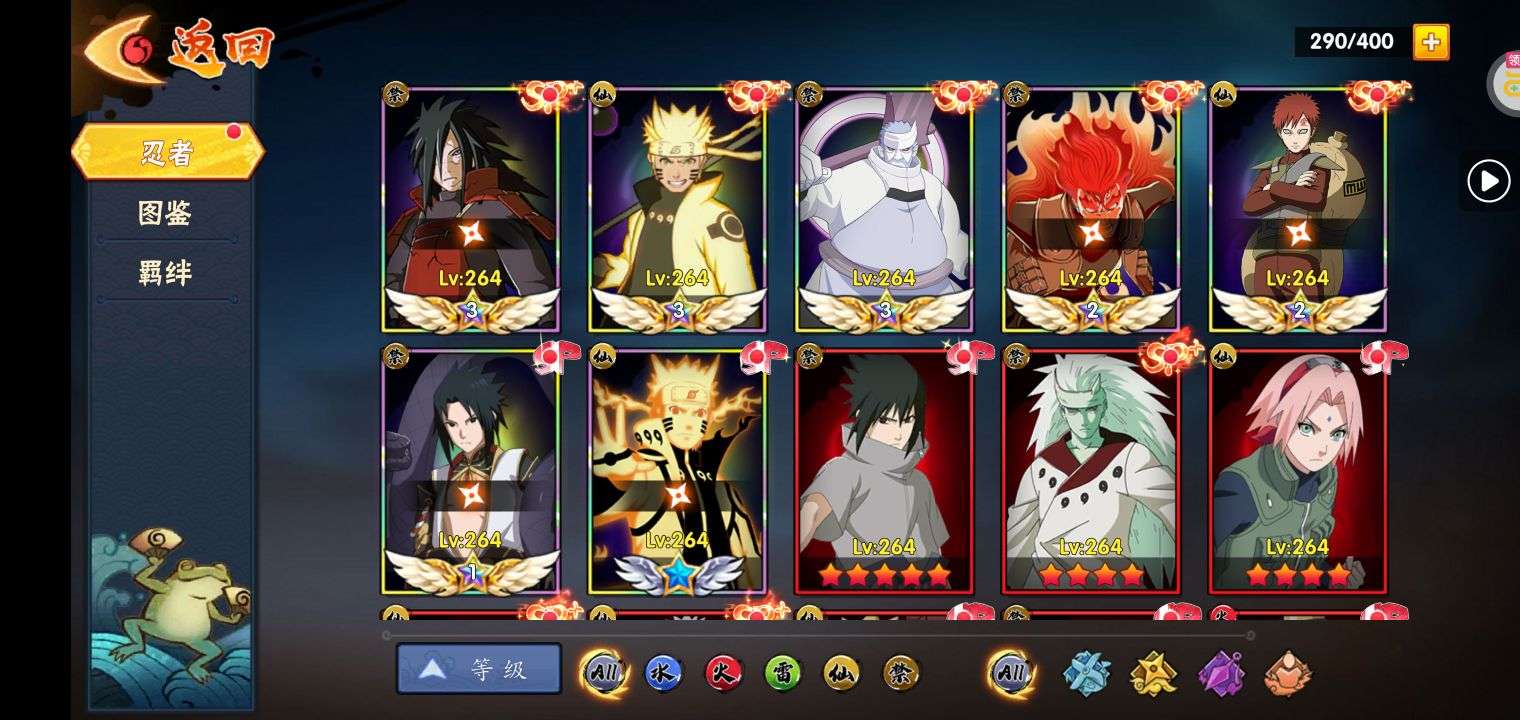
Task: Choose the yellow-cloak Naruto card with staff
Action: coord(677,210)
